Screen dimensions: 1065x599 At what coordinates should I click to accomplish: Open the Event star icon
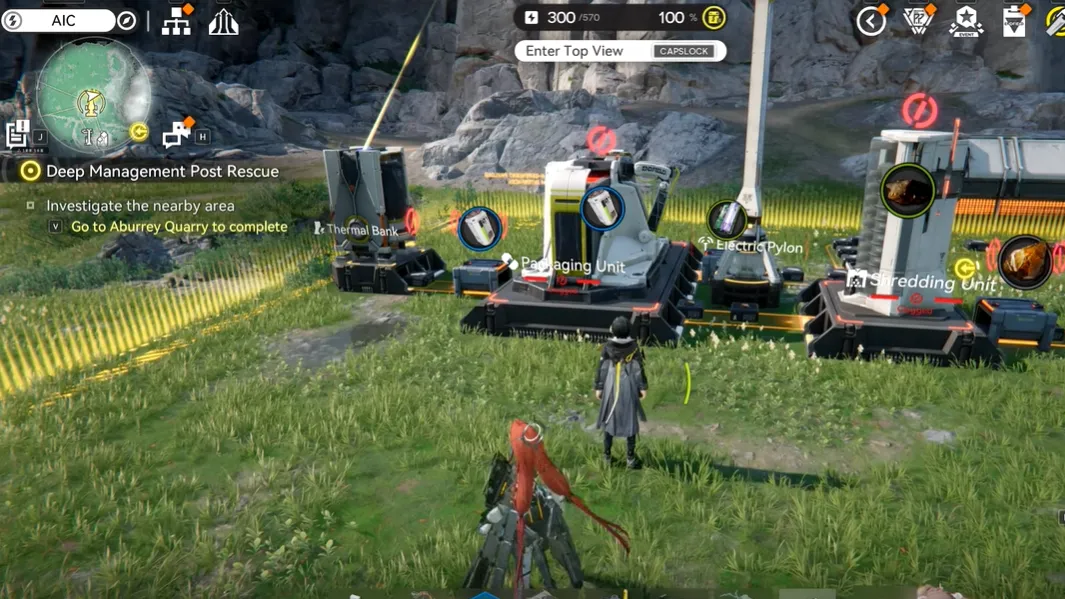pyautogui.click(x=966, y=21)
